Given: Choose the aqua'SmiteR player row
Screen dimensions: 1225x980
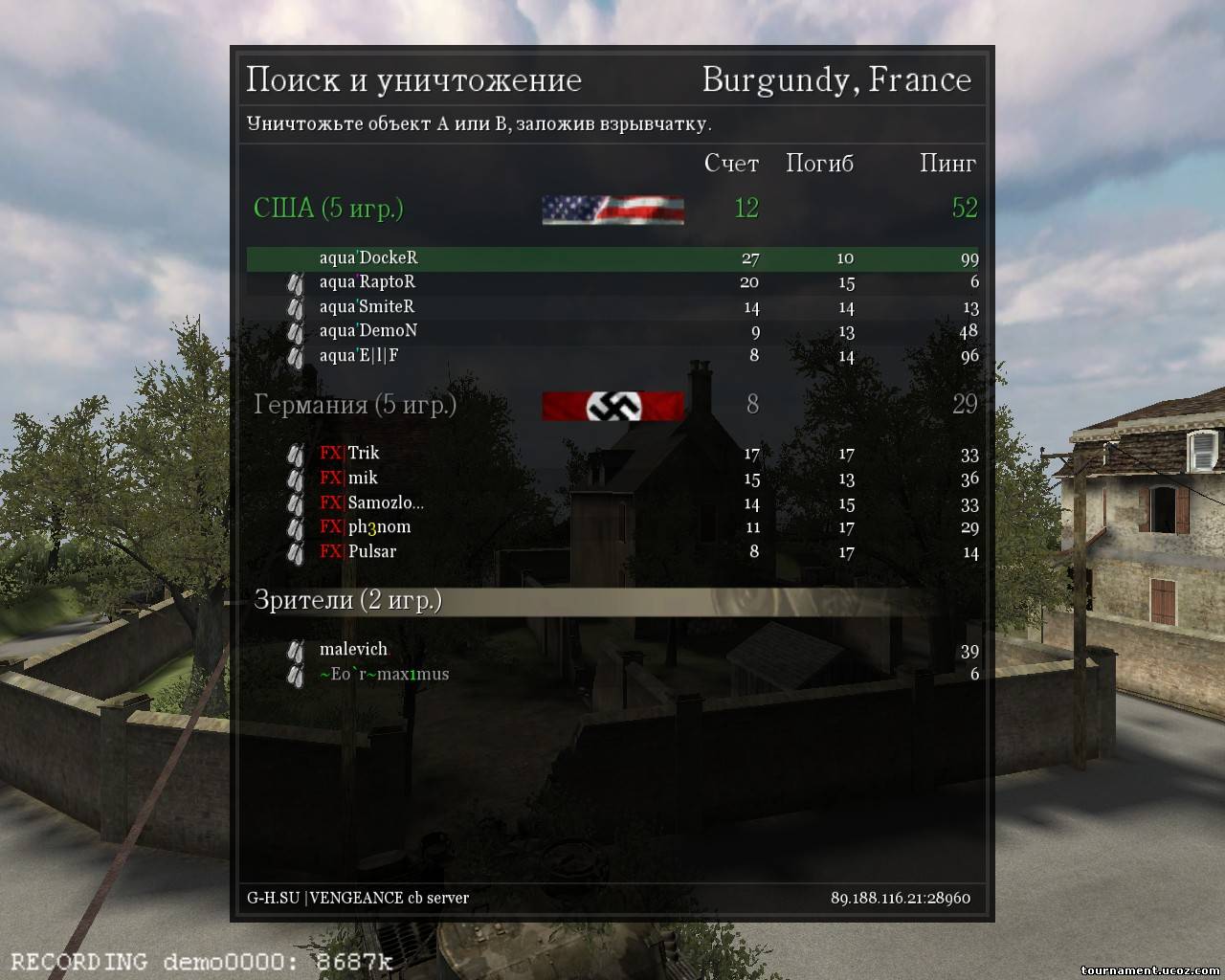Looking at the screenshot, I should point(367,307).
